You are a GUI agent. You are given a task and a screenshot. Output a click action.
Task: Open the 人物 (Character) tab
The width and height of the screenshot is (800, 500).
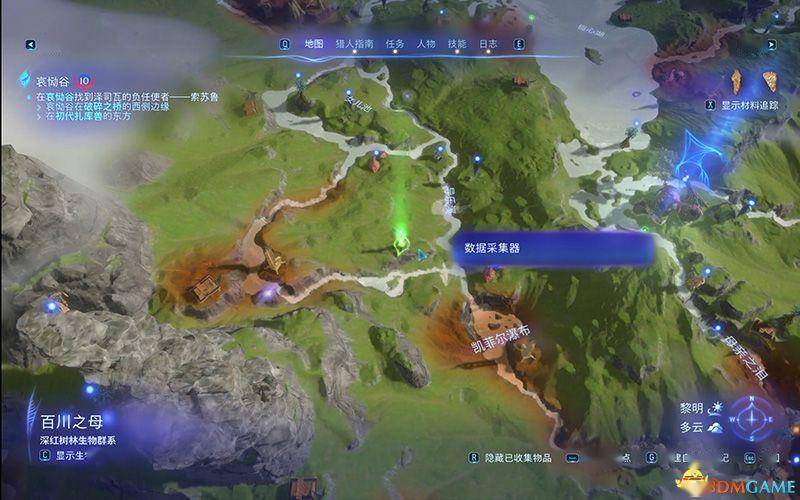[425, 44]
